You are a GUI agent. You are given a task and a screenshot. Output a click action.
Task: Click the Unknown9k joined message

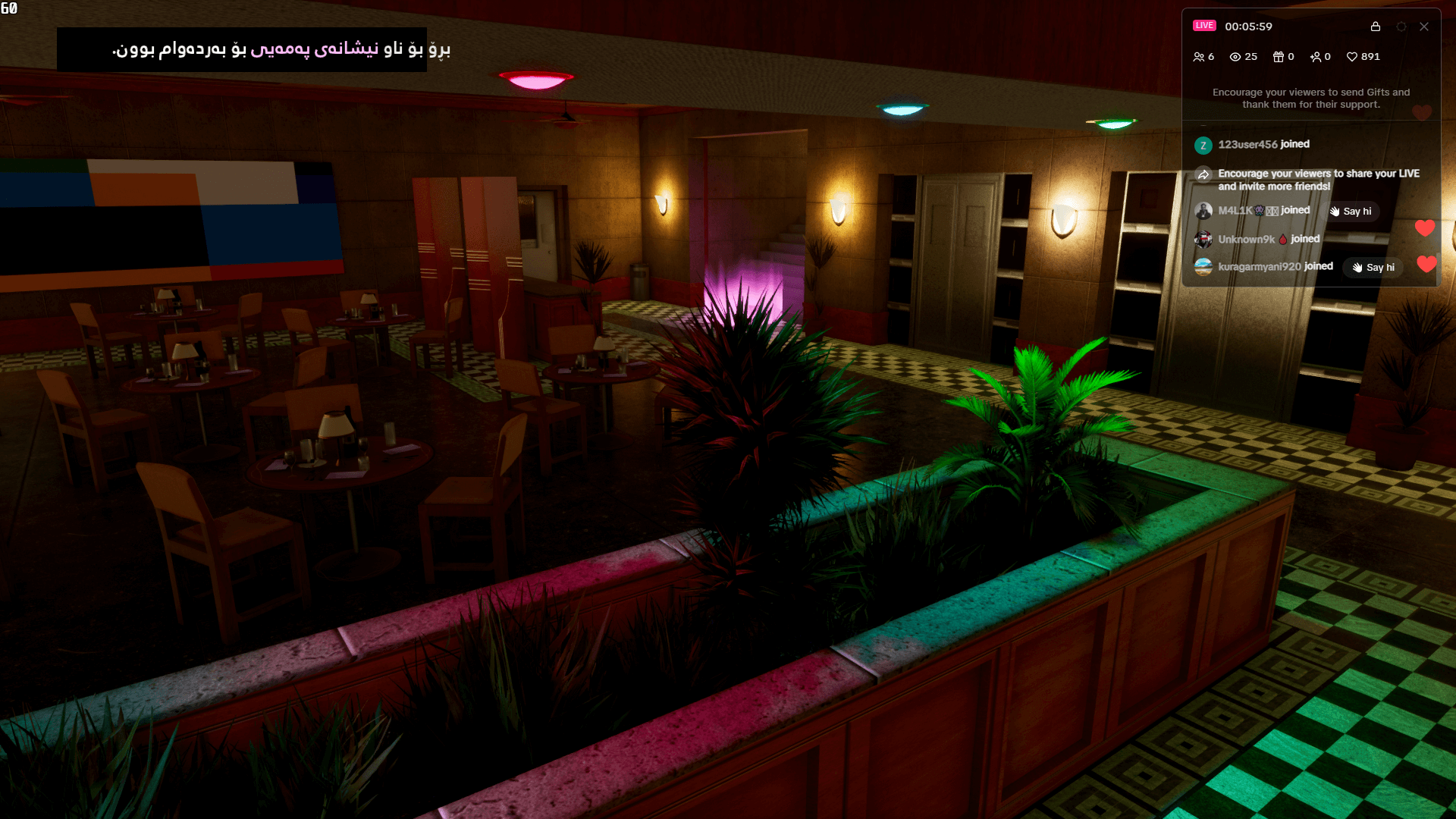coord(1269,239)
